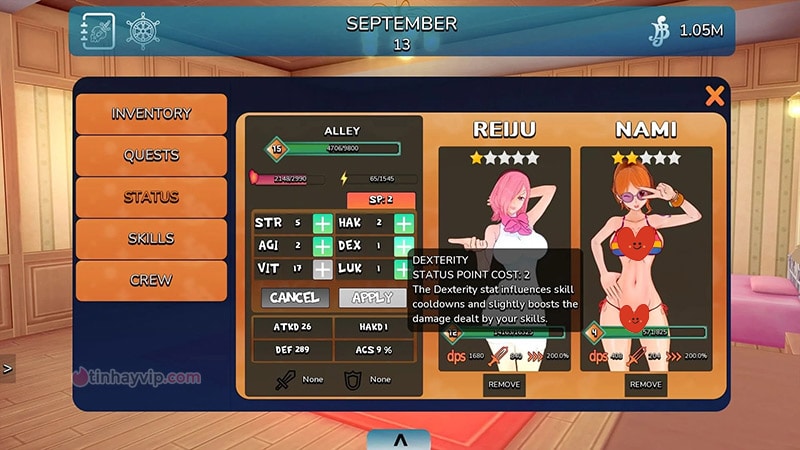Click the ship wheel icon

143,31
